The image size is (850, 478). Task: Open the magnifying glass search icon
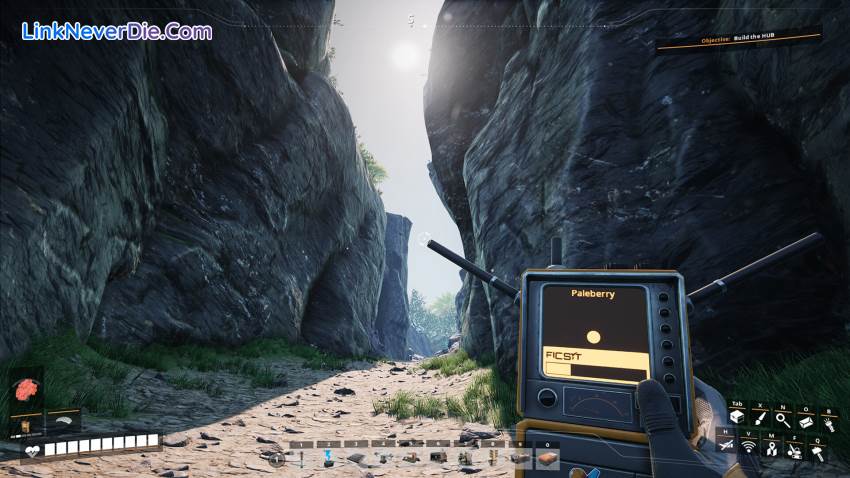pos(783,420)
